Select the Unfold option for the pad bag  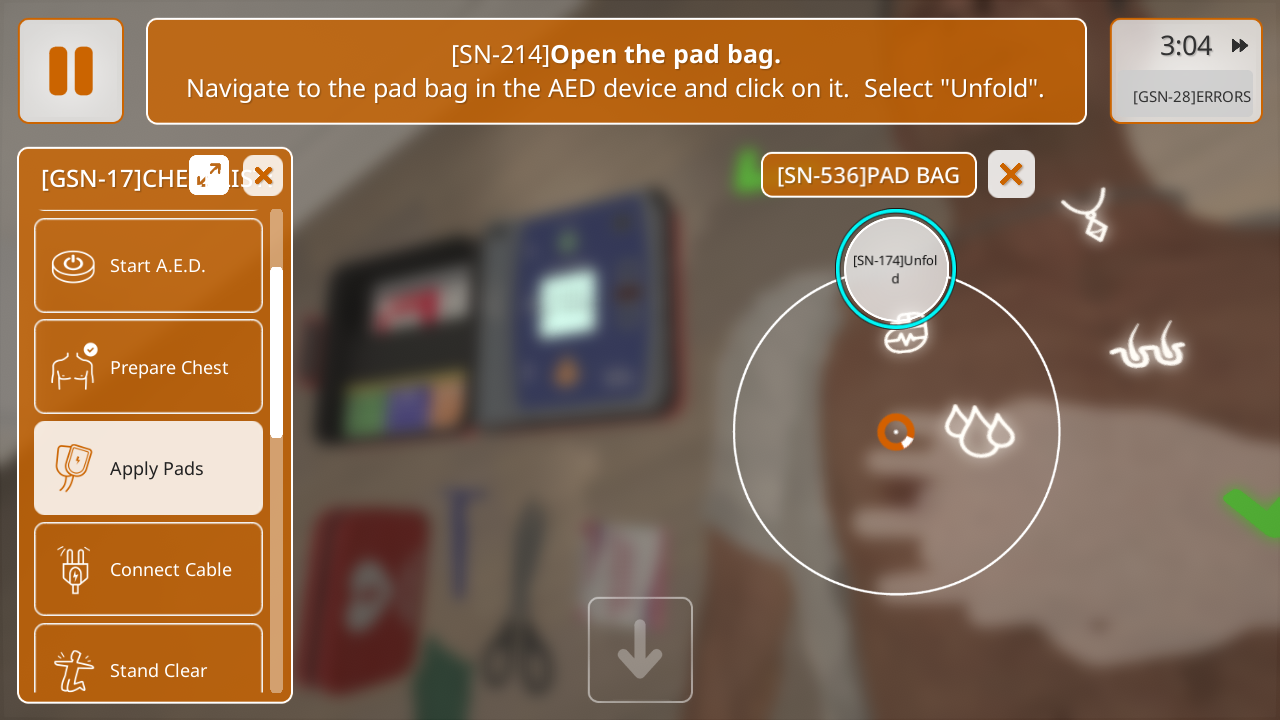point(895,269)
